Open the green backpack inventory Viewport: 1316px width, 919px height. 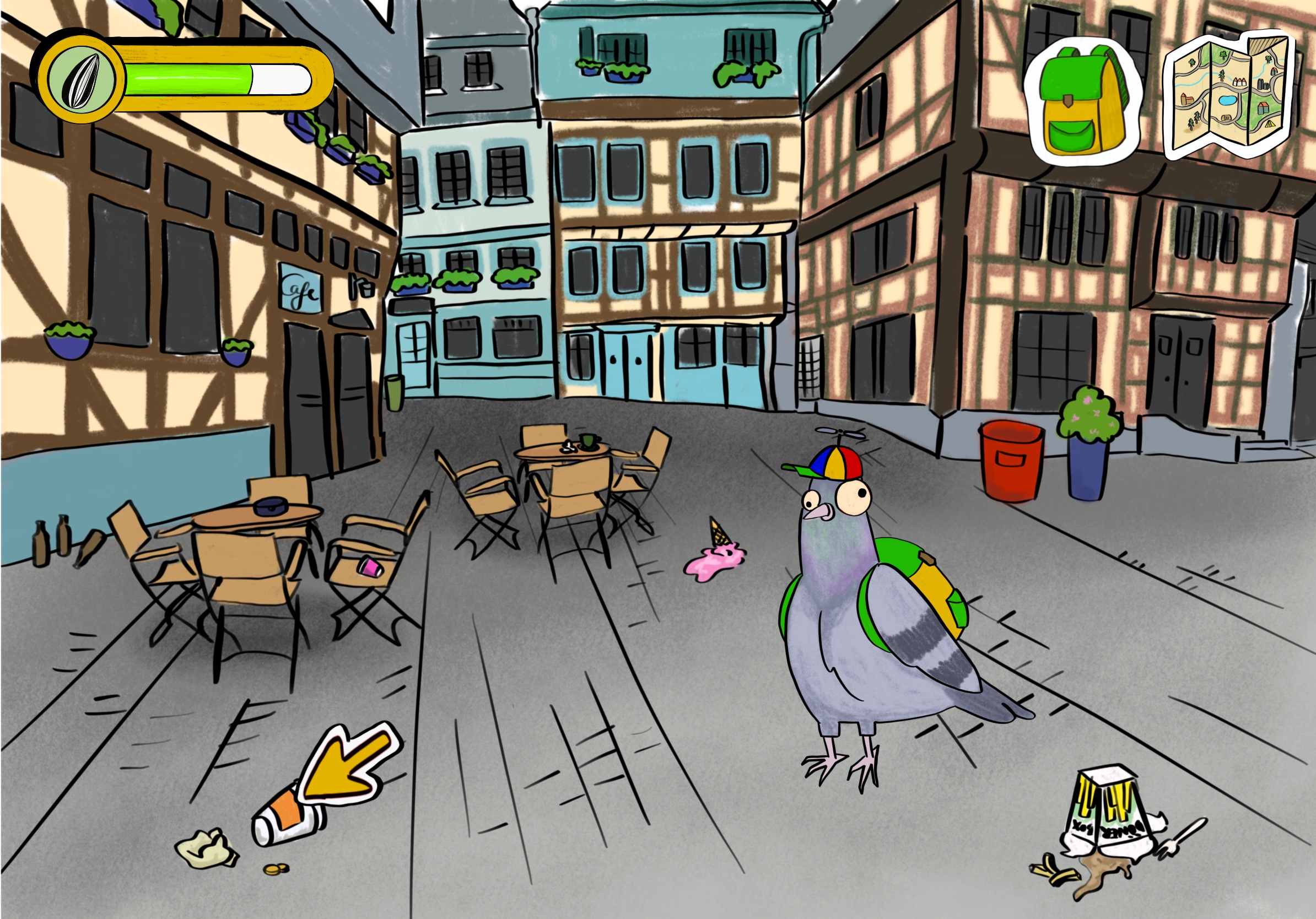click(1082, 103)
